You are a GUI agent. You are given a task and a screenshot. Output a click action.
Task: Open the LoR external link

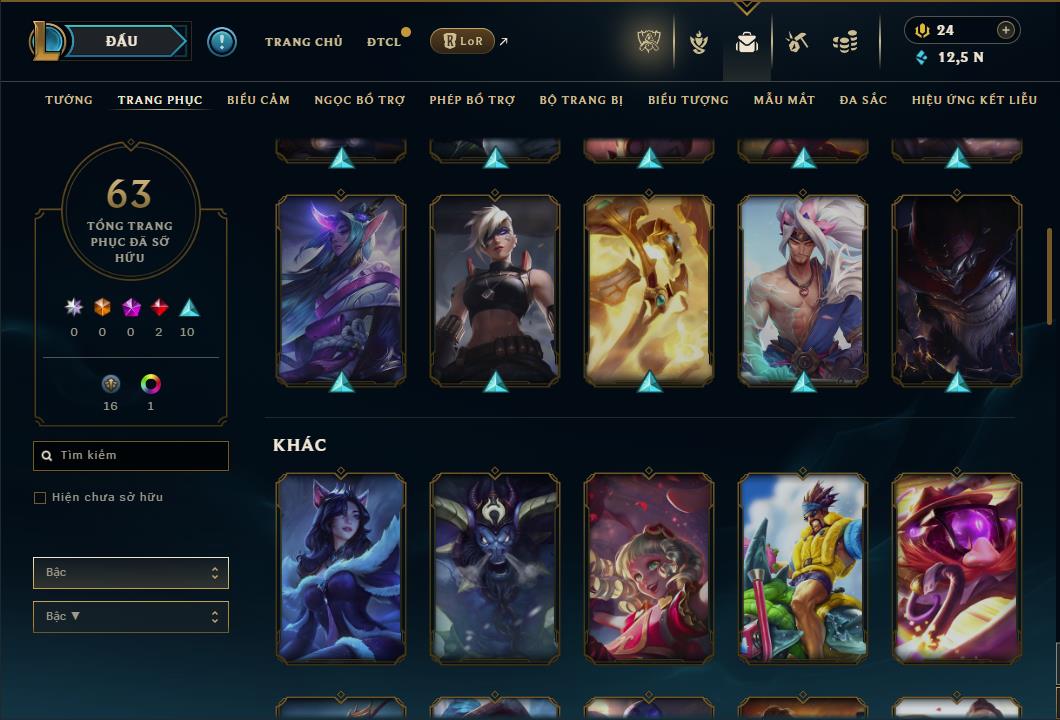pos(463,41)
